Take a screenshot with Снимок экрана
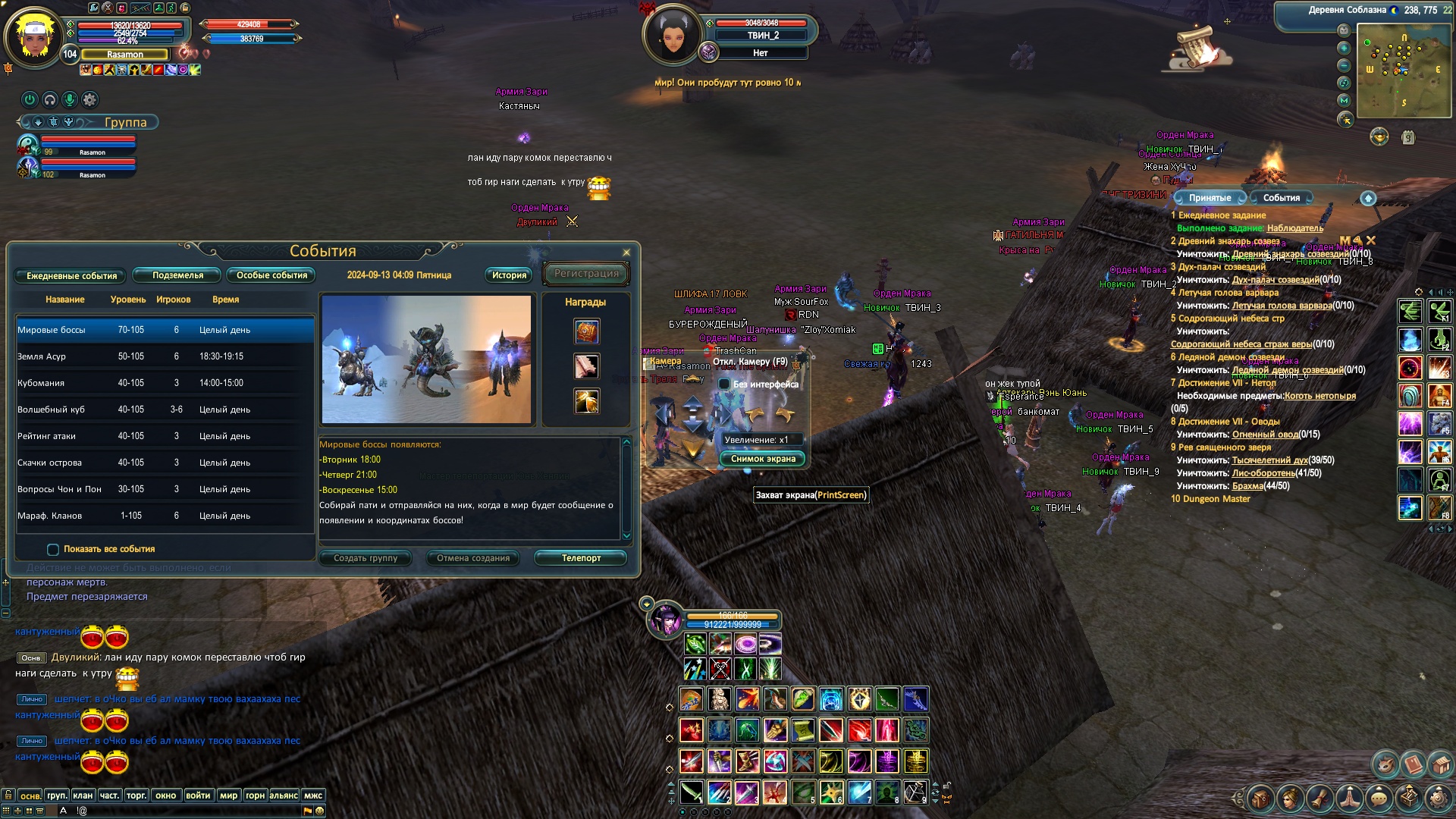Screen dimensions: 1456x819 coord(763,459)
